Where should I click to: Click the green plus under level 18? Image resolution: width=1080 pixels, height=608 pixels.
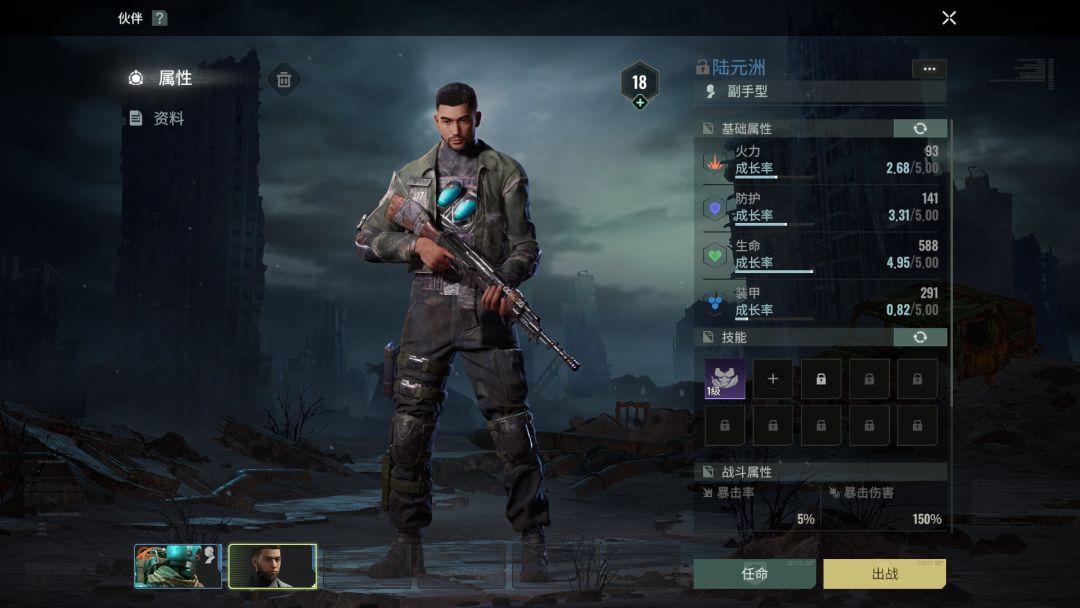coord(640,102)
